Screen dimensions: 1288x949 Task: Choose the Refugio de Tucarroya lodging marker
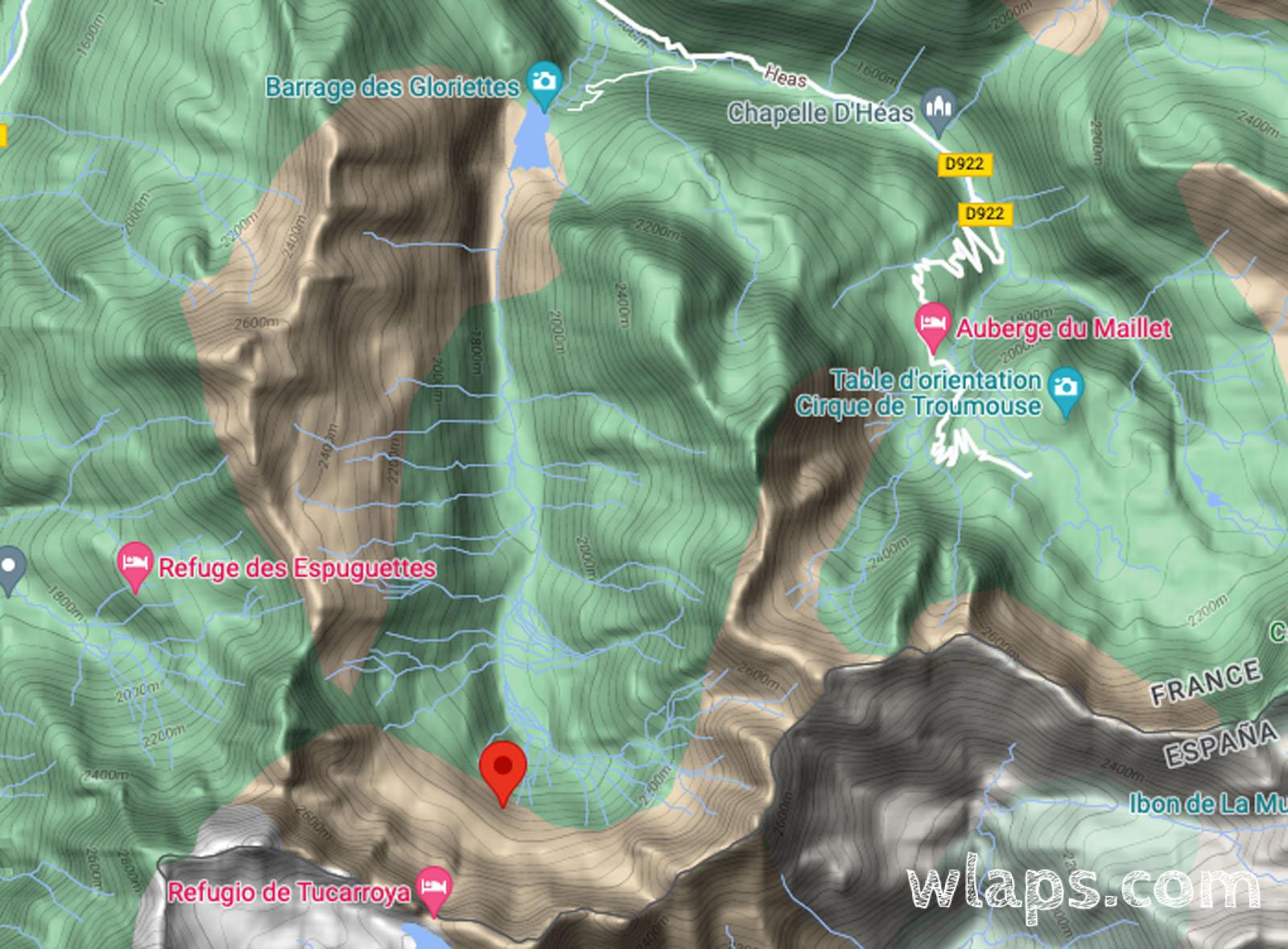click(435, 889)
